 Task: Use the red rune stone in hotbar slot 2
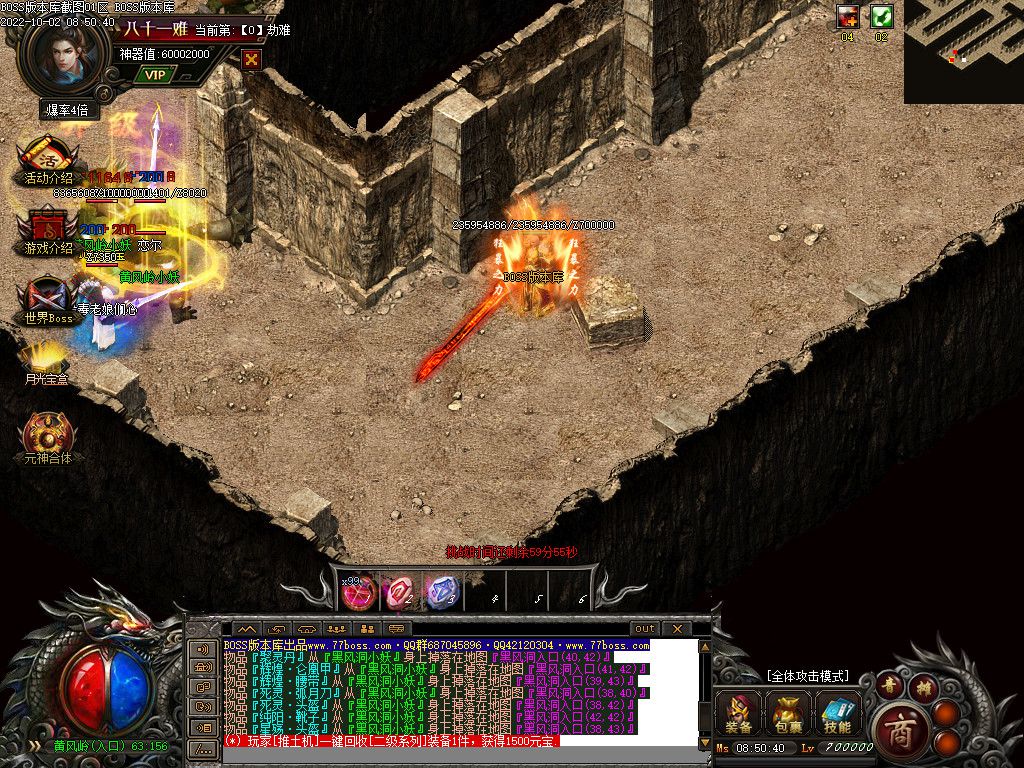click(400, 592)
